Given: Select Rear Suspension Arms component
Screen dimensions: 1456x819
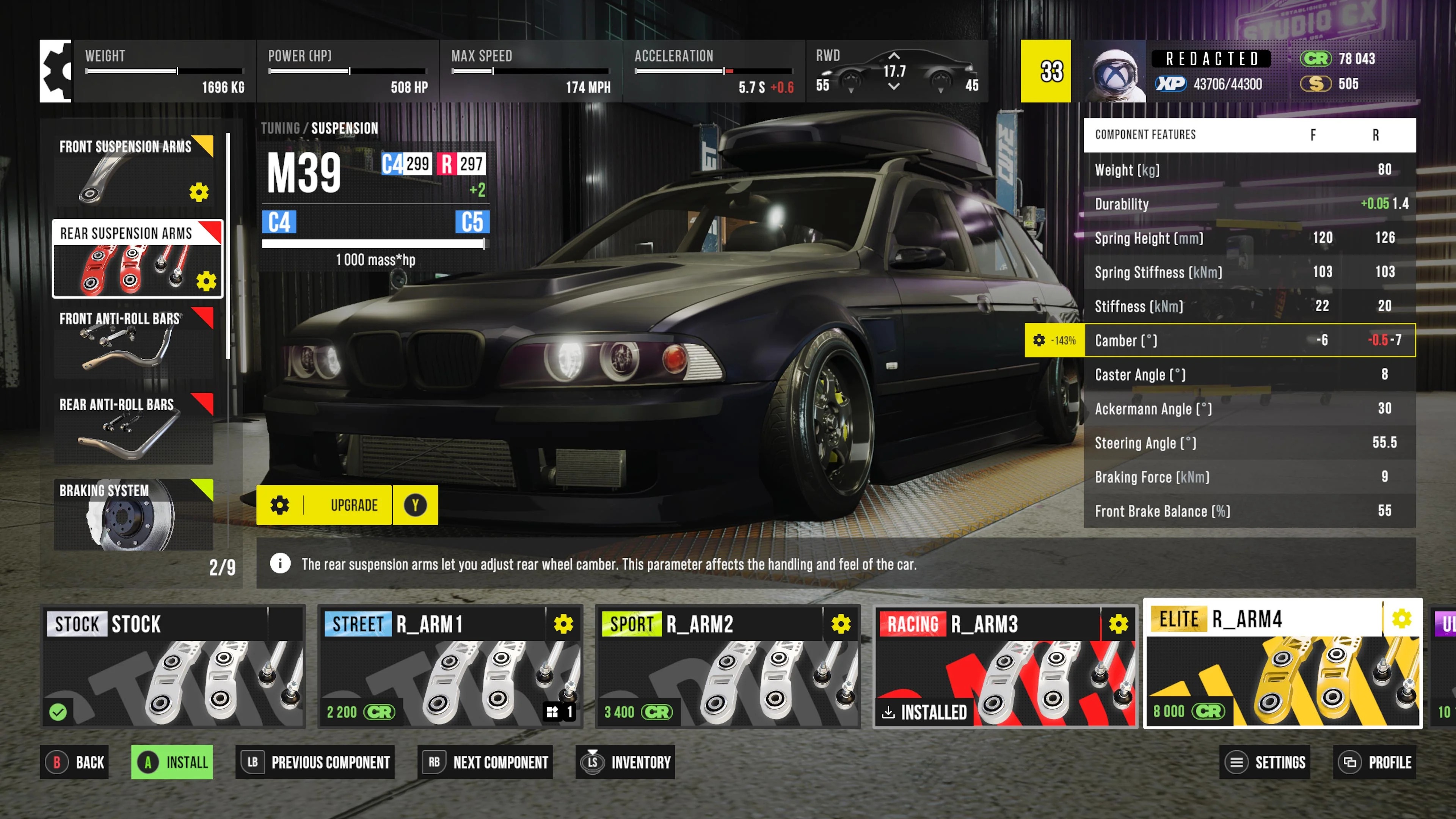Looking at the screenshot, I should point(137,259).
